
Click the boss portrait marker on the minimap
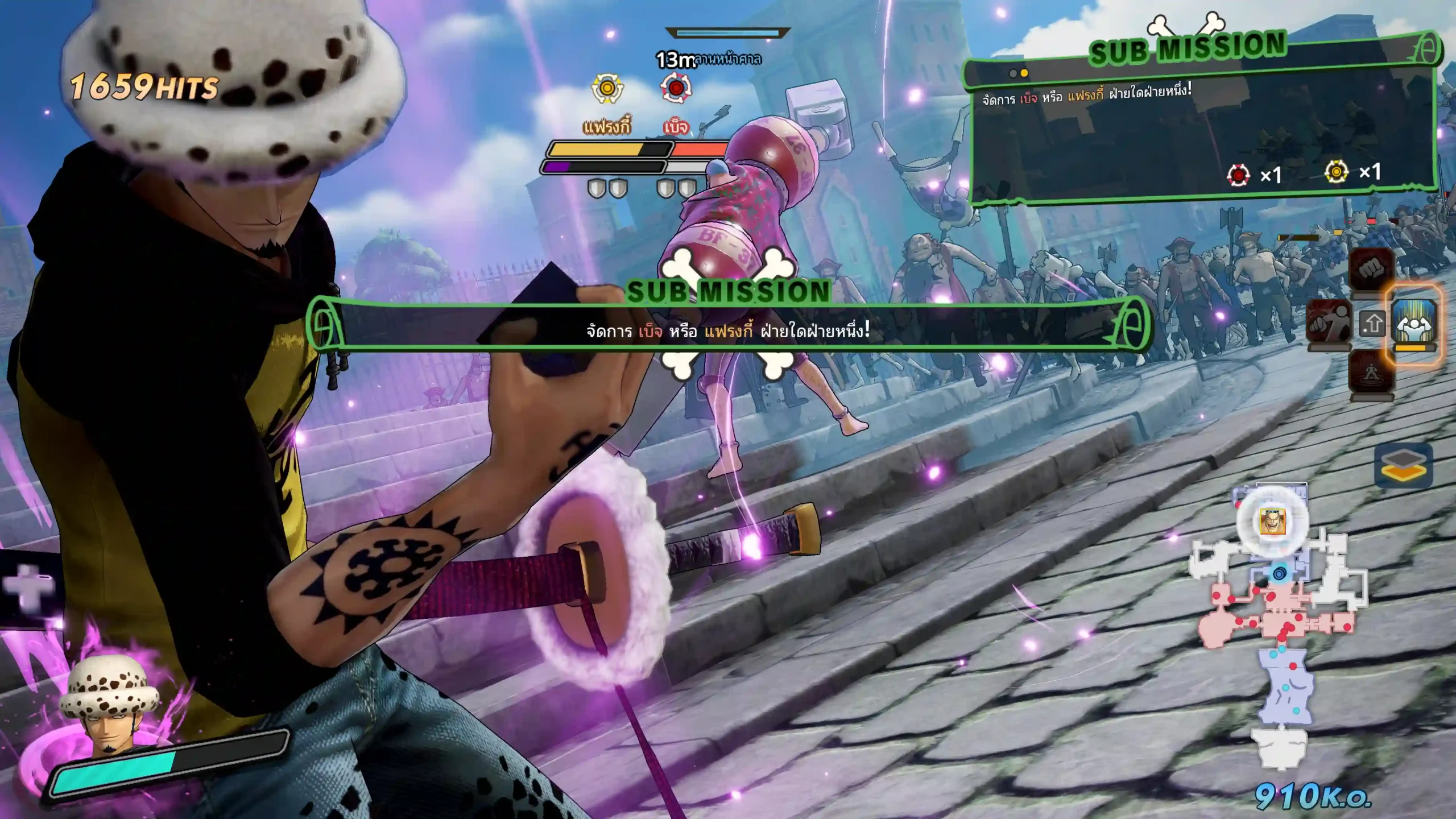(x=1272, y=521)
